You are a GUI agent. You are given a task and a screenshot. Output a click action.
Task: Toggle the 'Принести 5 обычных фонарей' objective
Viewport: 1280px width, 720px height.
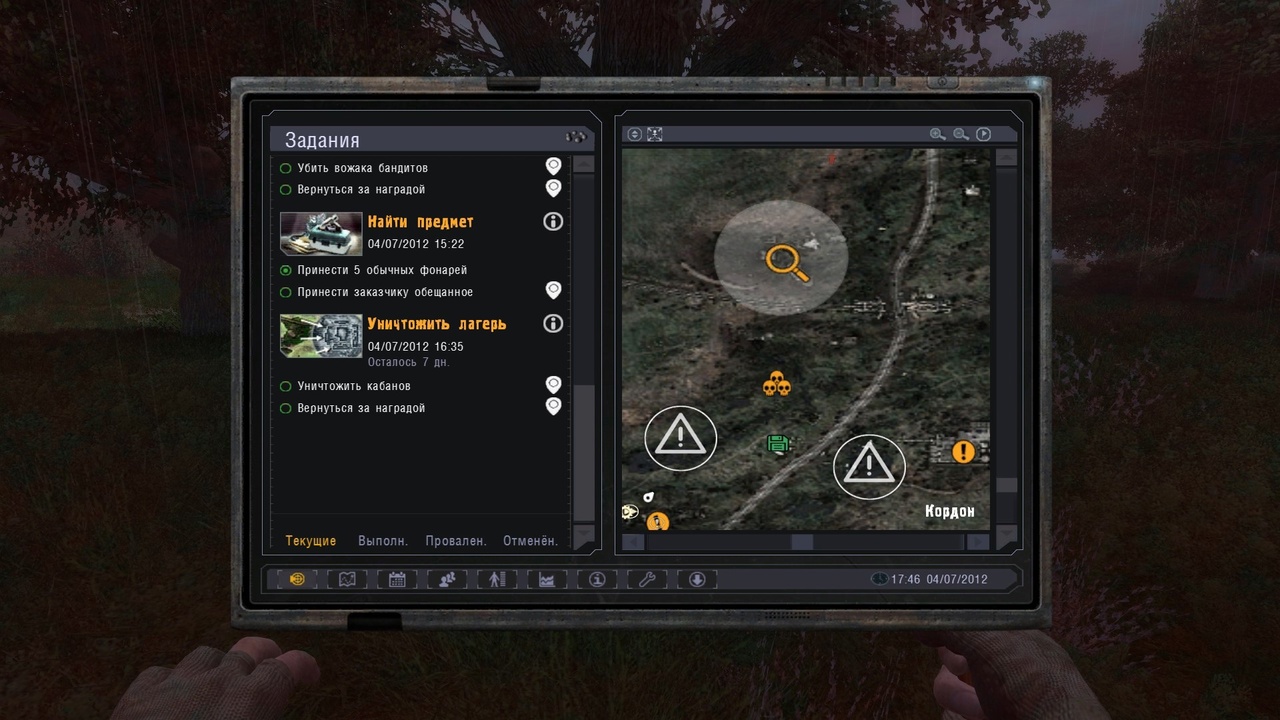point(285,269)
